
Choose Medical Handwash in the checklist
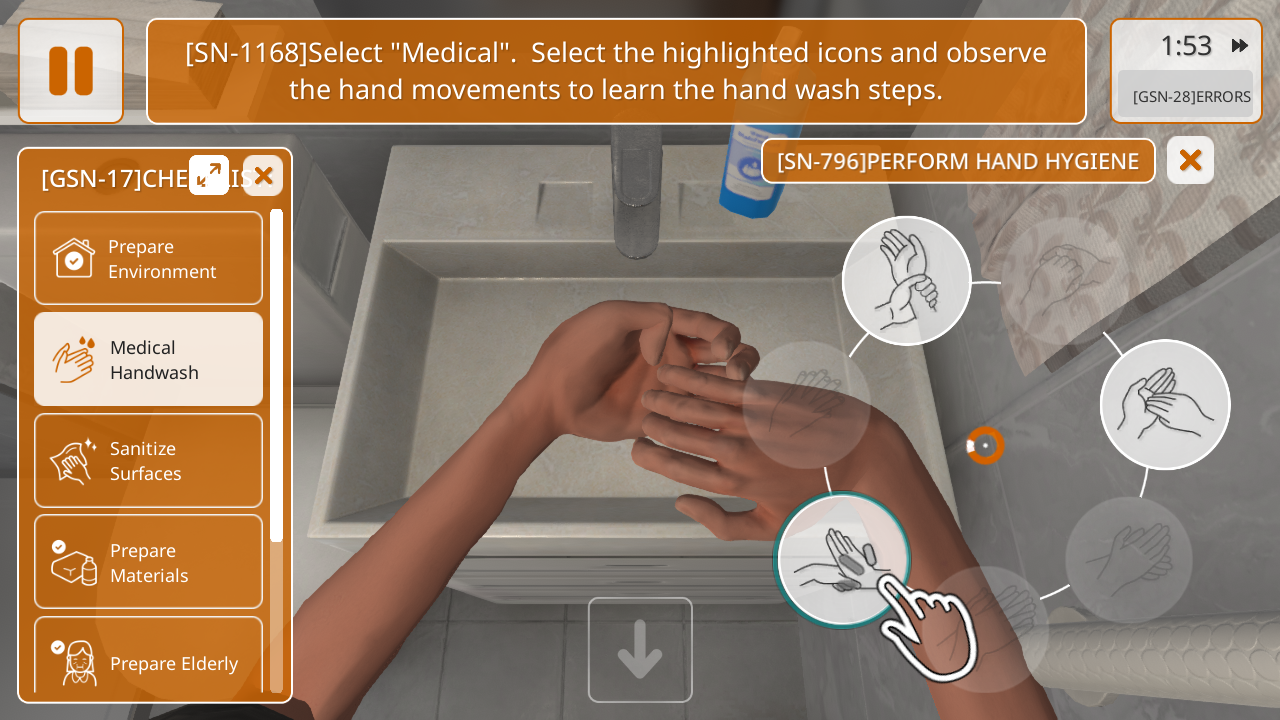click(x=148, y=359)
